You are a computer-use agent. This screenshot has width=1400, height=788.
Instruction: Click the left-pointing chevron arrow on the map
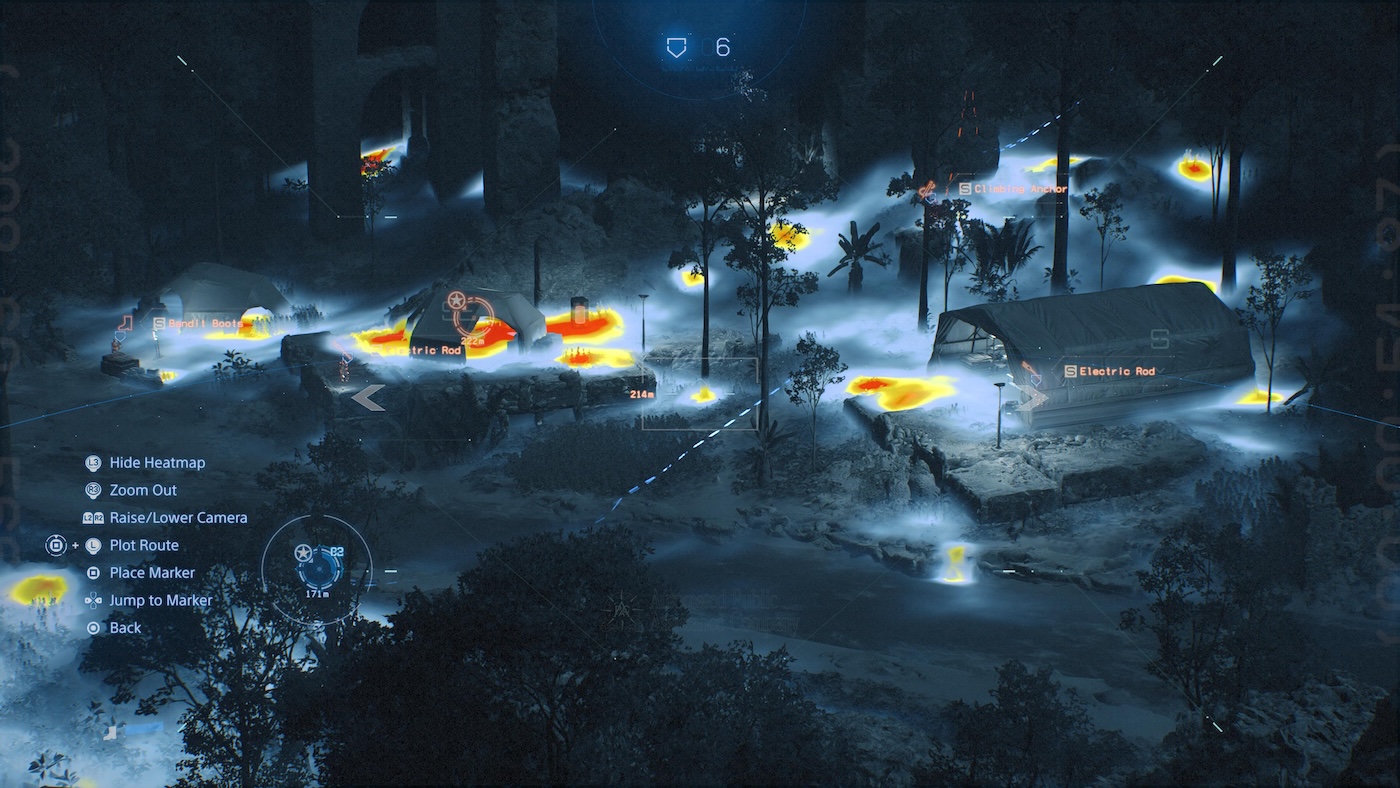pyautogui.click(x=368, y=398)
